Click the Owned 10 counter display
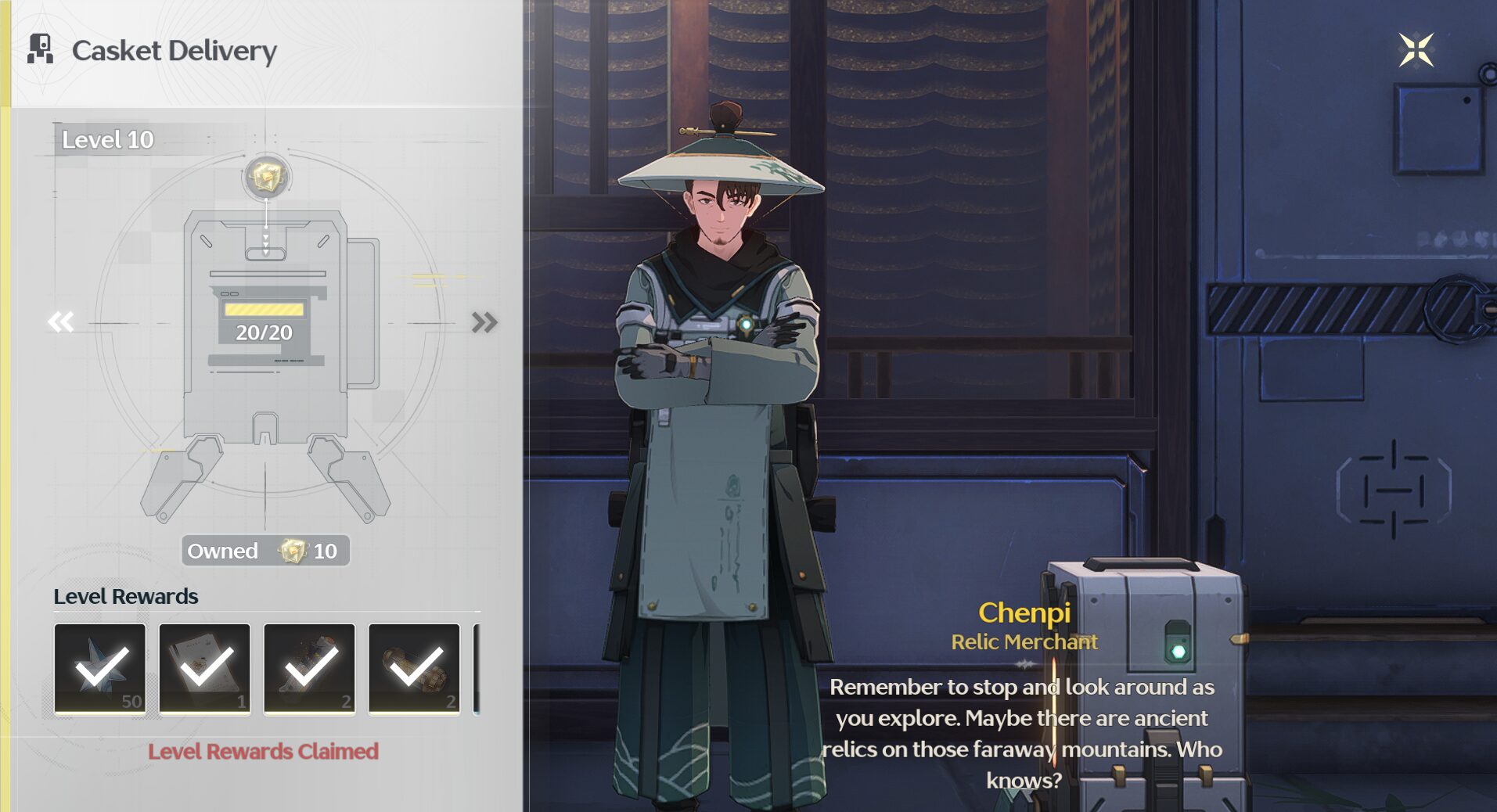Viewport: 1497px width, 812px height. pos(264,551)
